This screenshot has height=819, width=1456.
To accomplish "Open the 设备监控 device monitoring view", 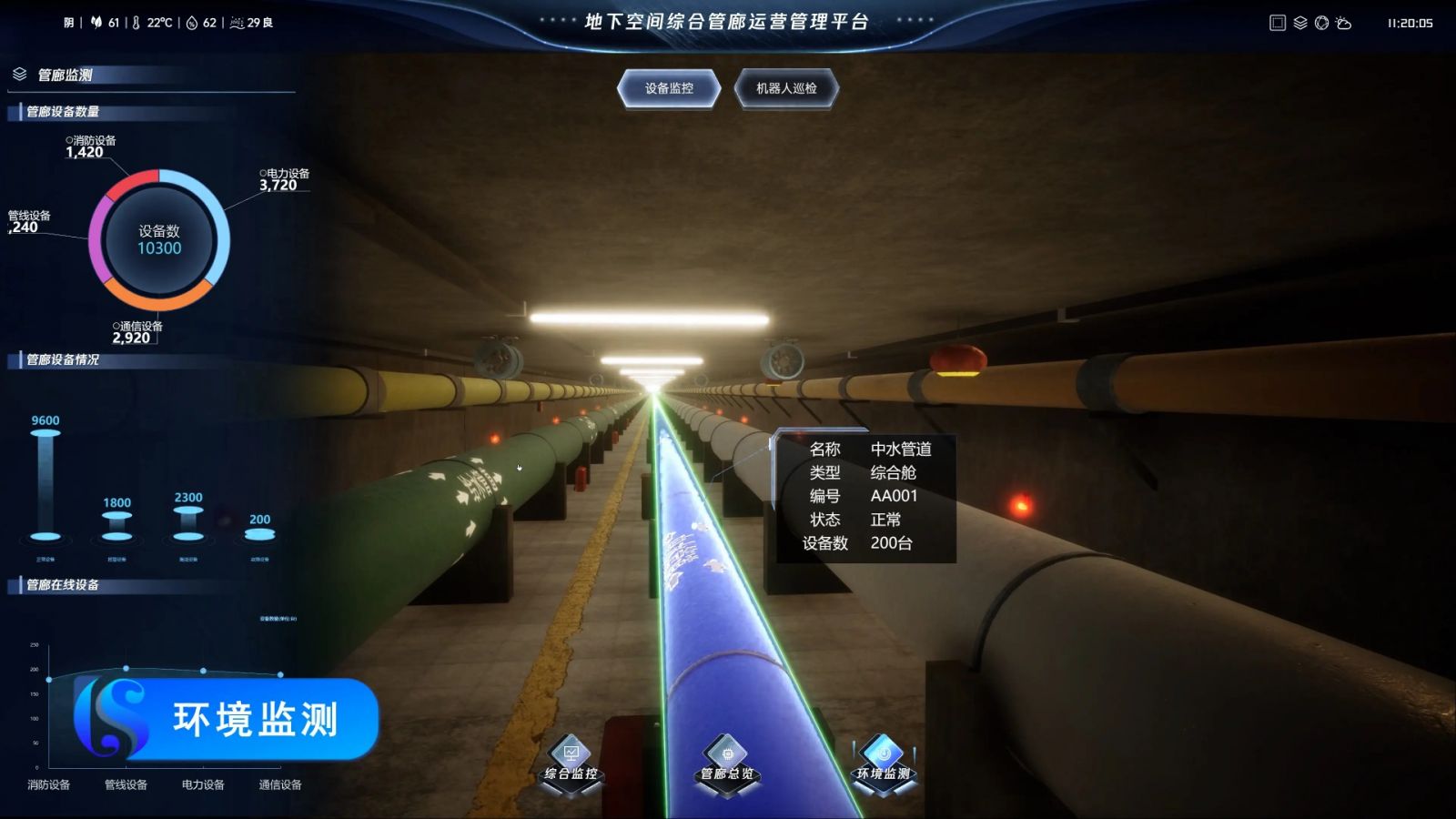I will [669, 88].
